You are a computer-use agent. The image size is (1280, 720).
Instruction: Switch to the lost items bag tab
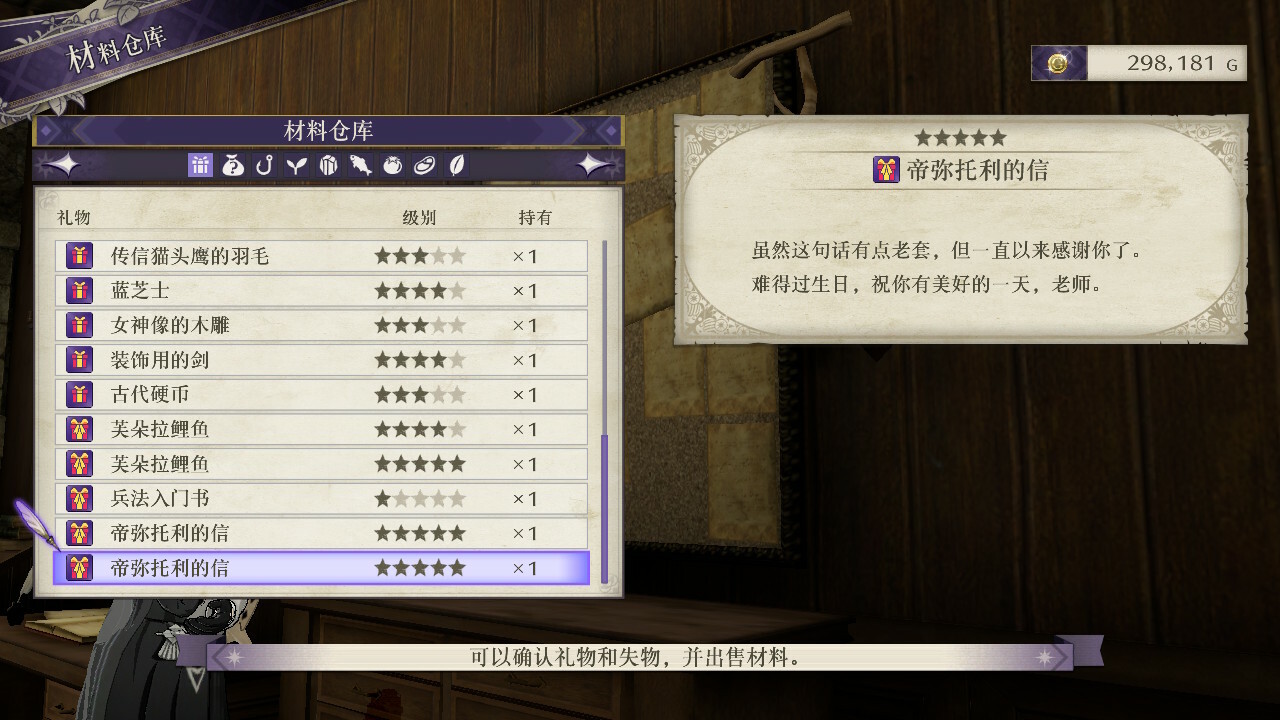[x=233, y=166]
